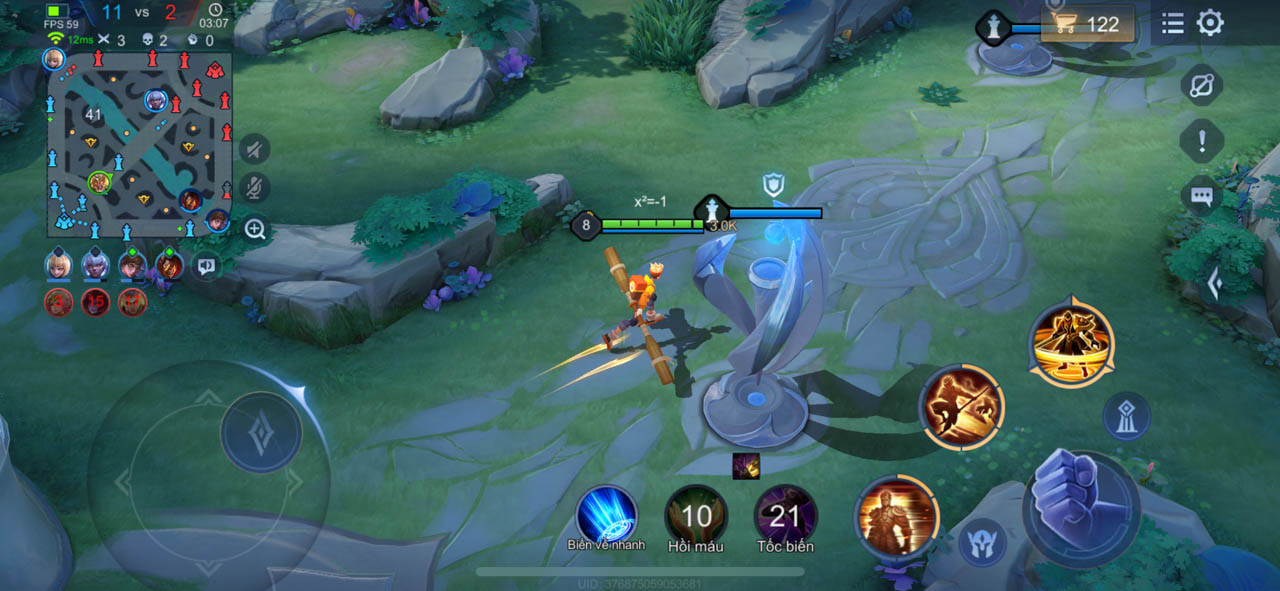Screen dimensions: 1280x591
Task: Open the settings gear menu
Action: tap(1210, 23)
